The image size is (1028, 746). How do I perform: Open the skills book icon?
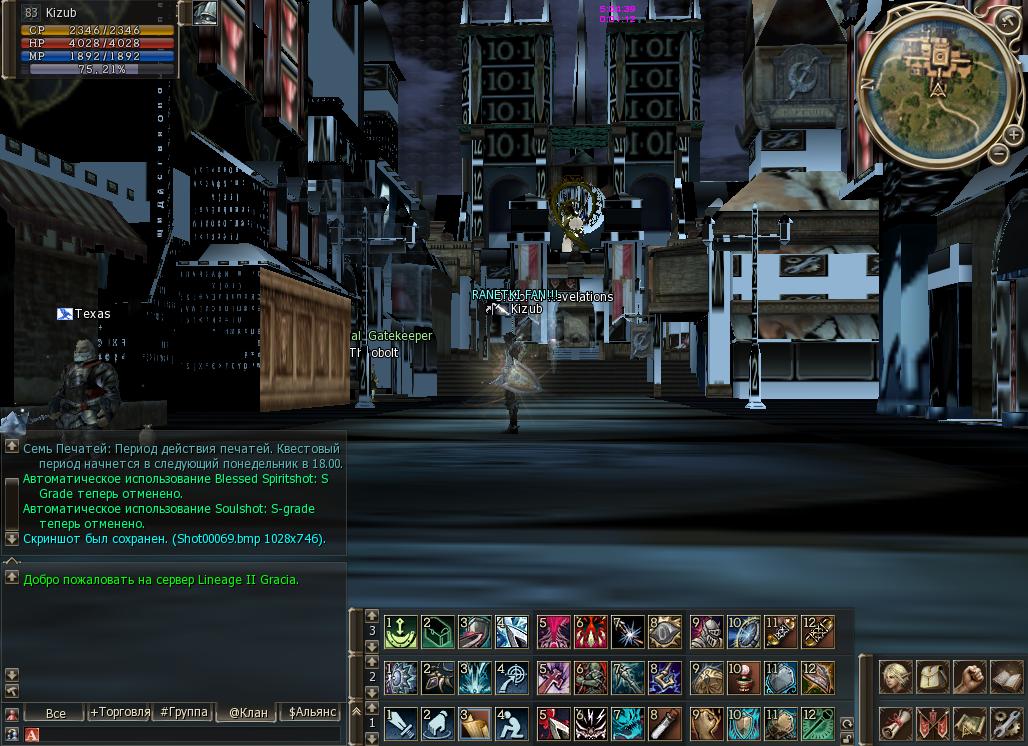(x=1007, y=677)
